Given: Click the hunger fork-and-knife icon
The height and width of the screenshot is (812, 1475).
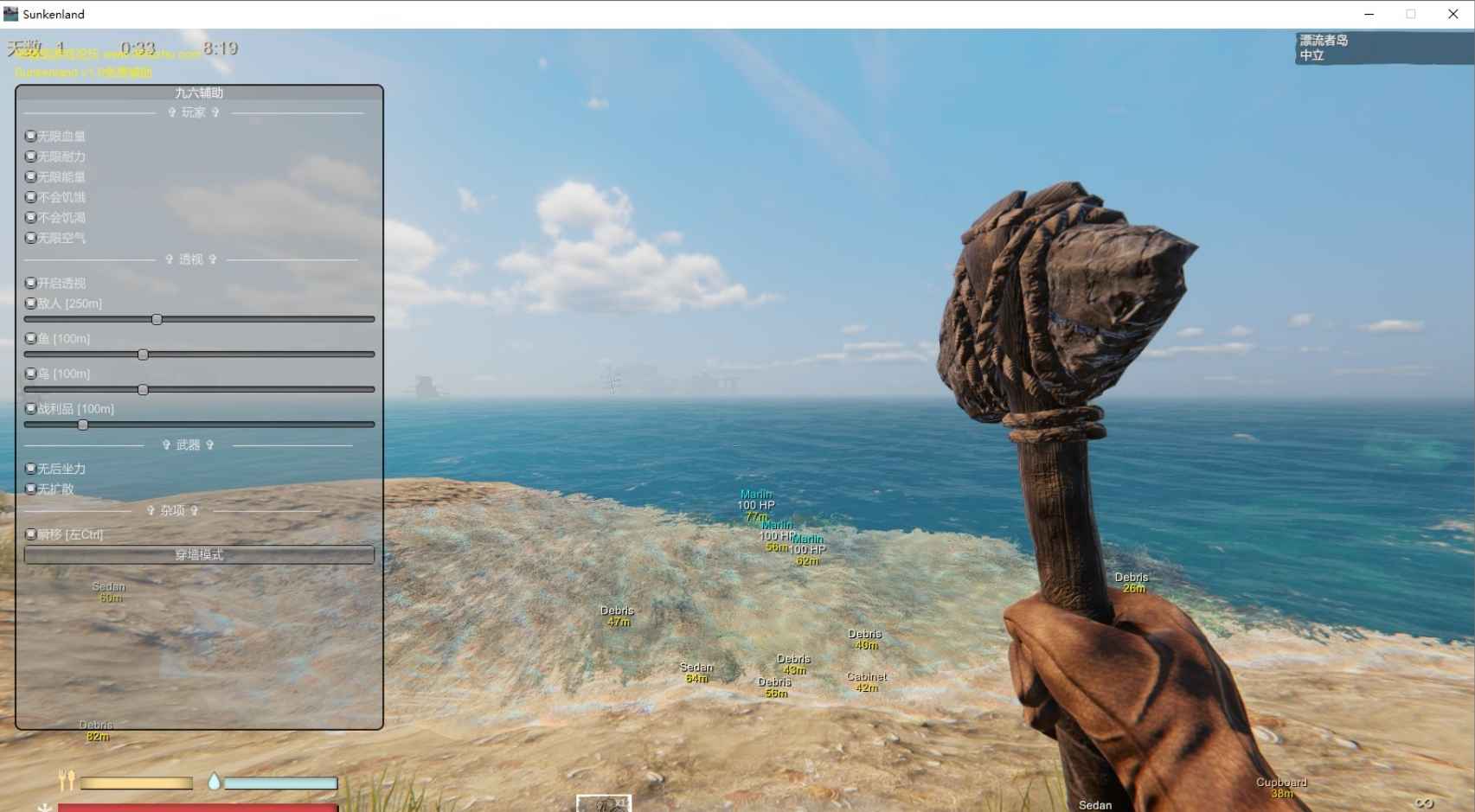Looking at the screenshot, I should (68, 782).
